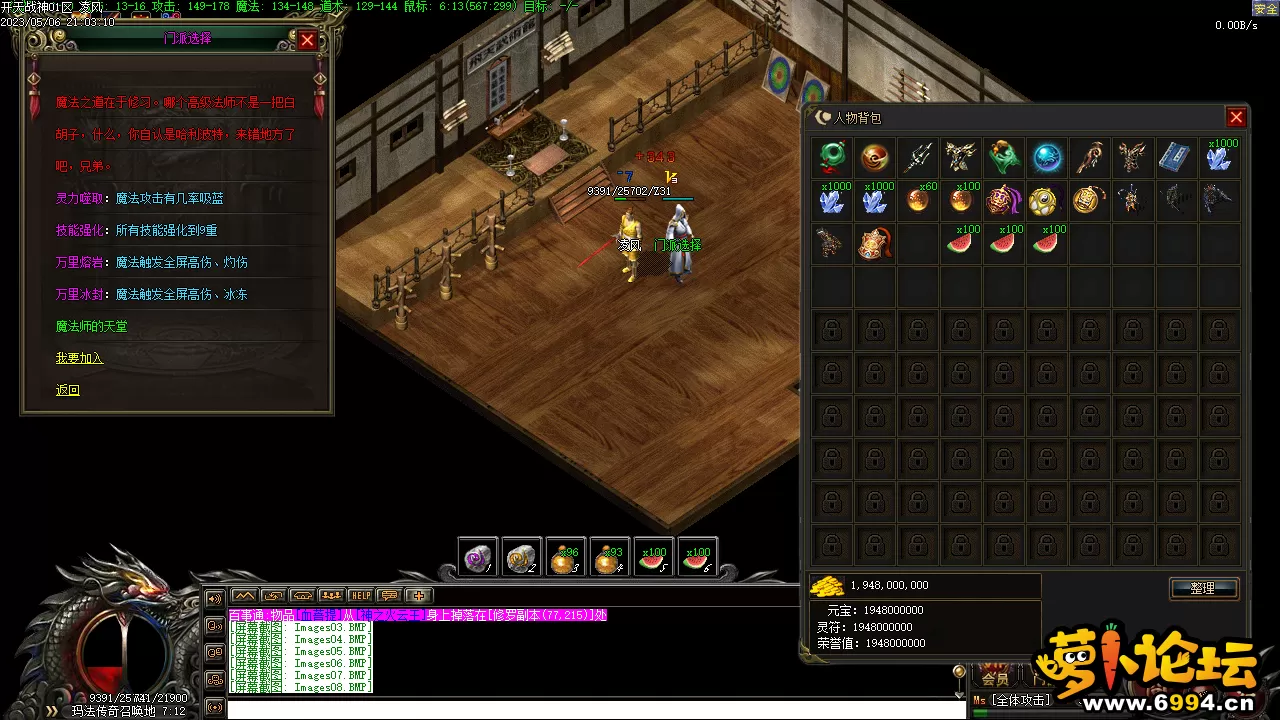Click the 整理 sort button
1280x720 pixels.
(1203, 588)
